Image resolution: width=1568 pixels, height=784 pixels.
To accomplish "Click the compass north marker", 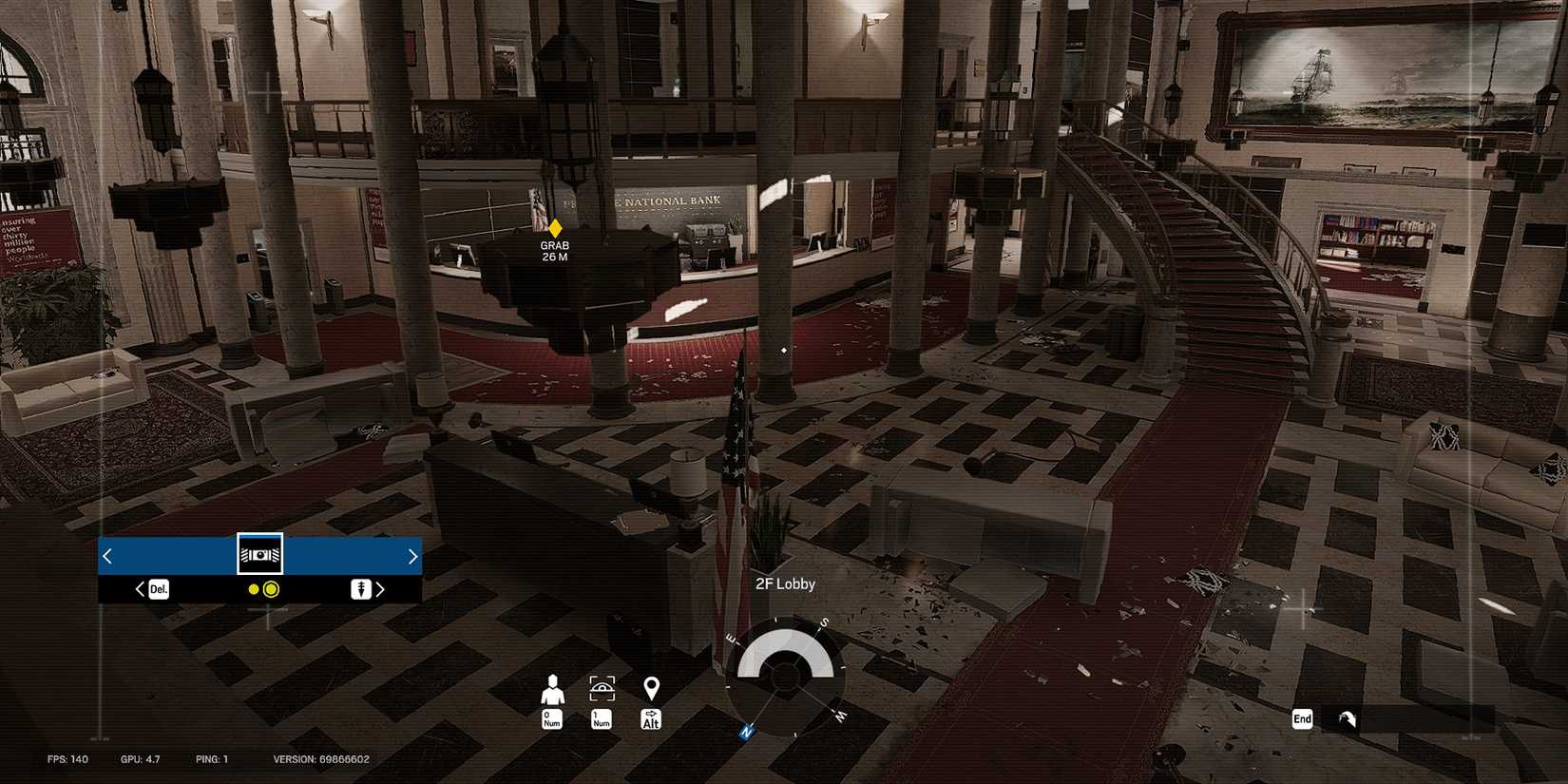I will pyautogui.click(x=746, y=732).
